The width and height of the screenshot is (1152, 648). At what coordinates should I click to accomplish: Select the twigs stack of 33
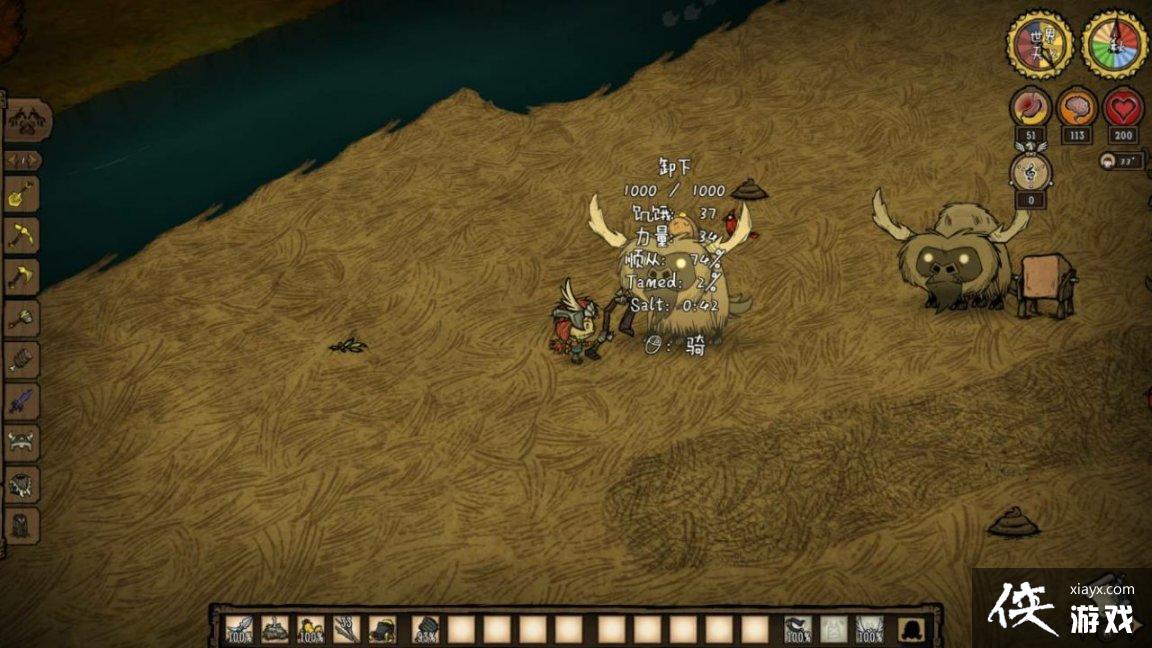(x=347, y=629)
